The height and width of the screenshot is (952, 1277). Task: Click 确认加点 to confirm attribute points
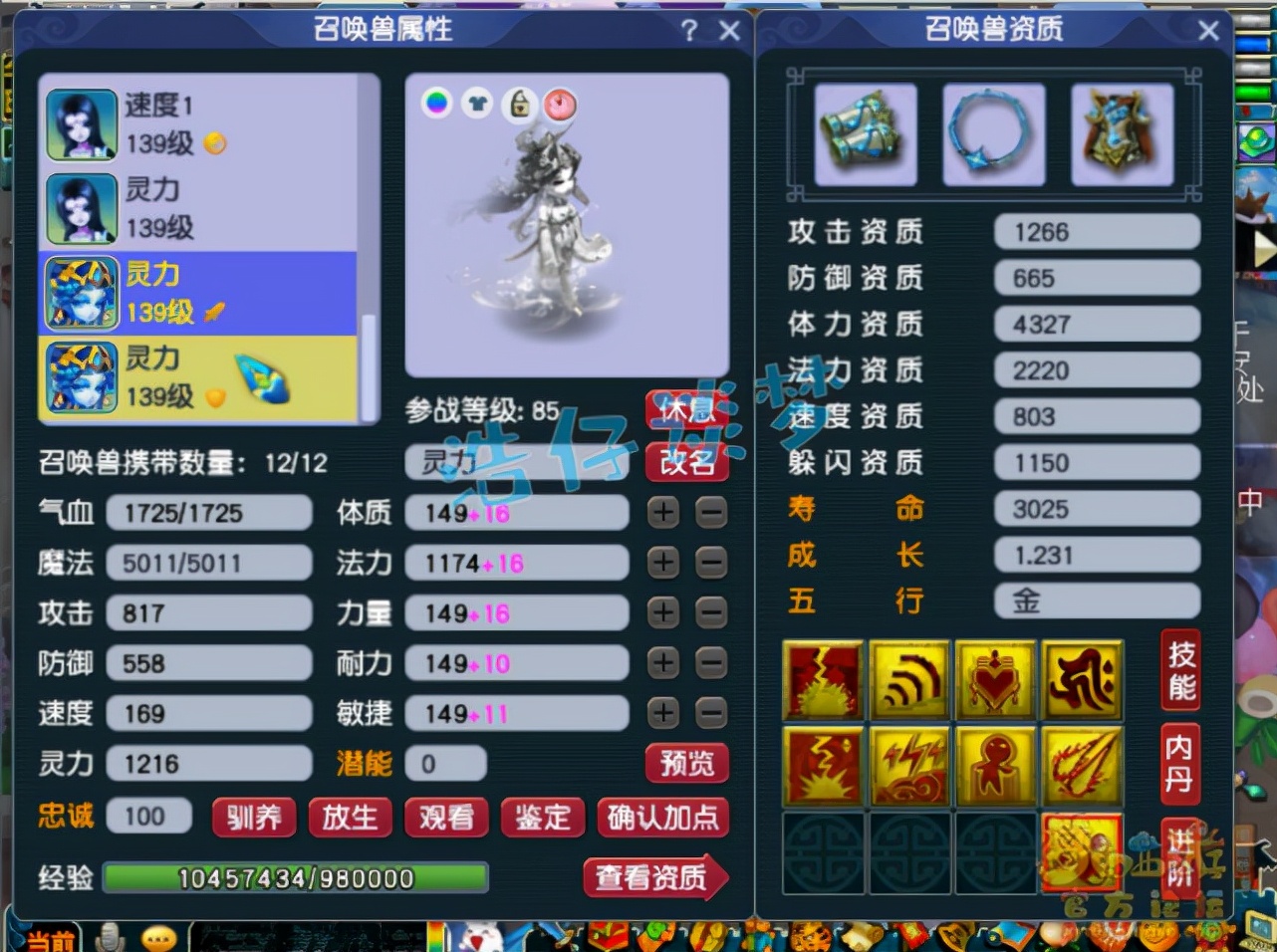[663, 819]
